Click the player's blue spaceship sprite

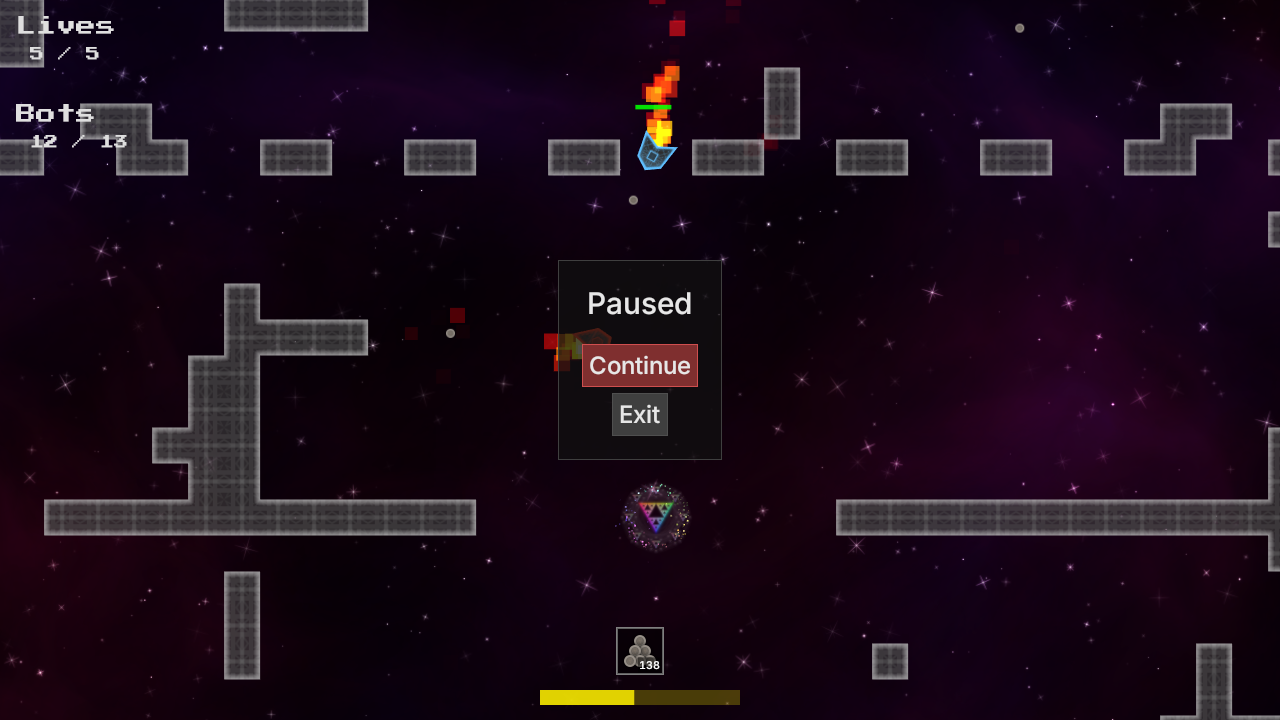click(x=653, y=153)
